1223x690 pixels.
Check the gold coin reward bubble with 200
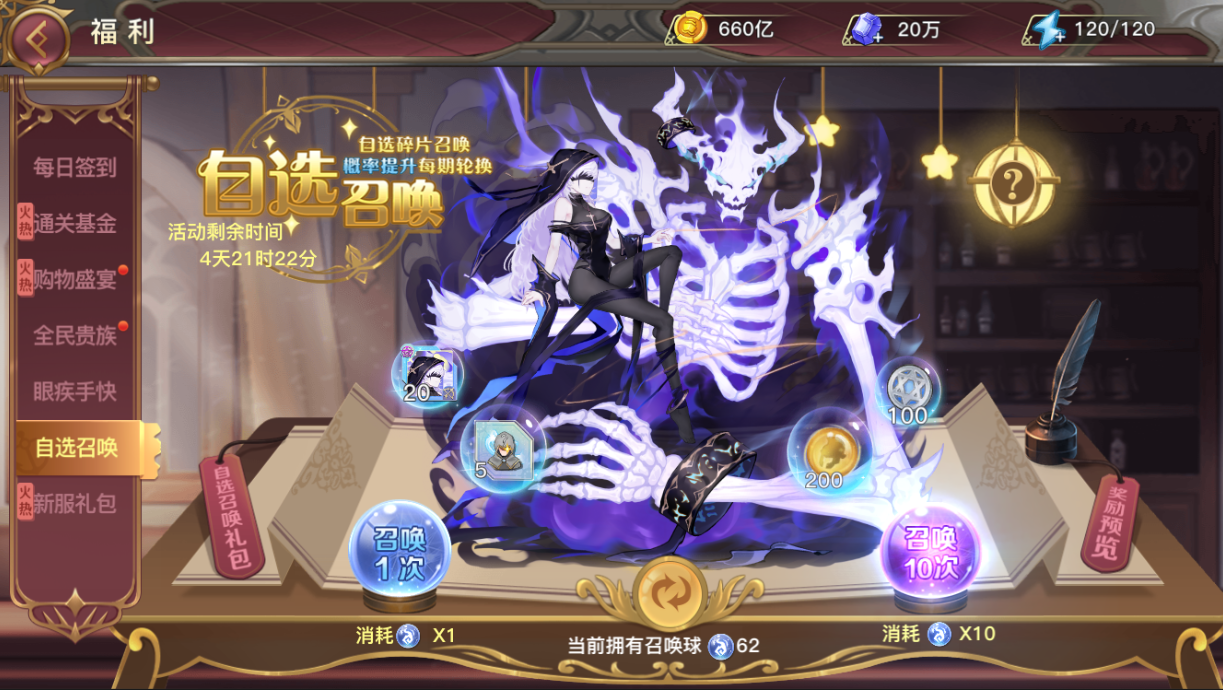(825, 455)
